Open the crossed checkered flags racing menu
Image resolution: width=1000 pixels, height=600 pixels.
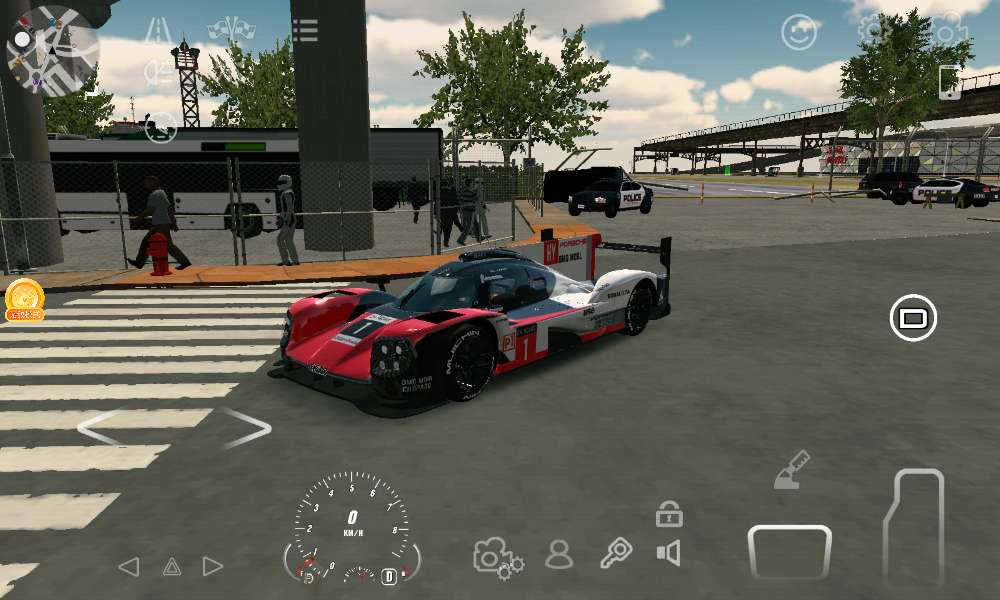coord(231,29)
